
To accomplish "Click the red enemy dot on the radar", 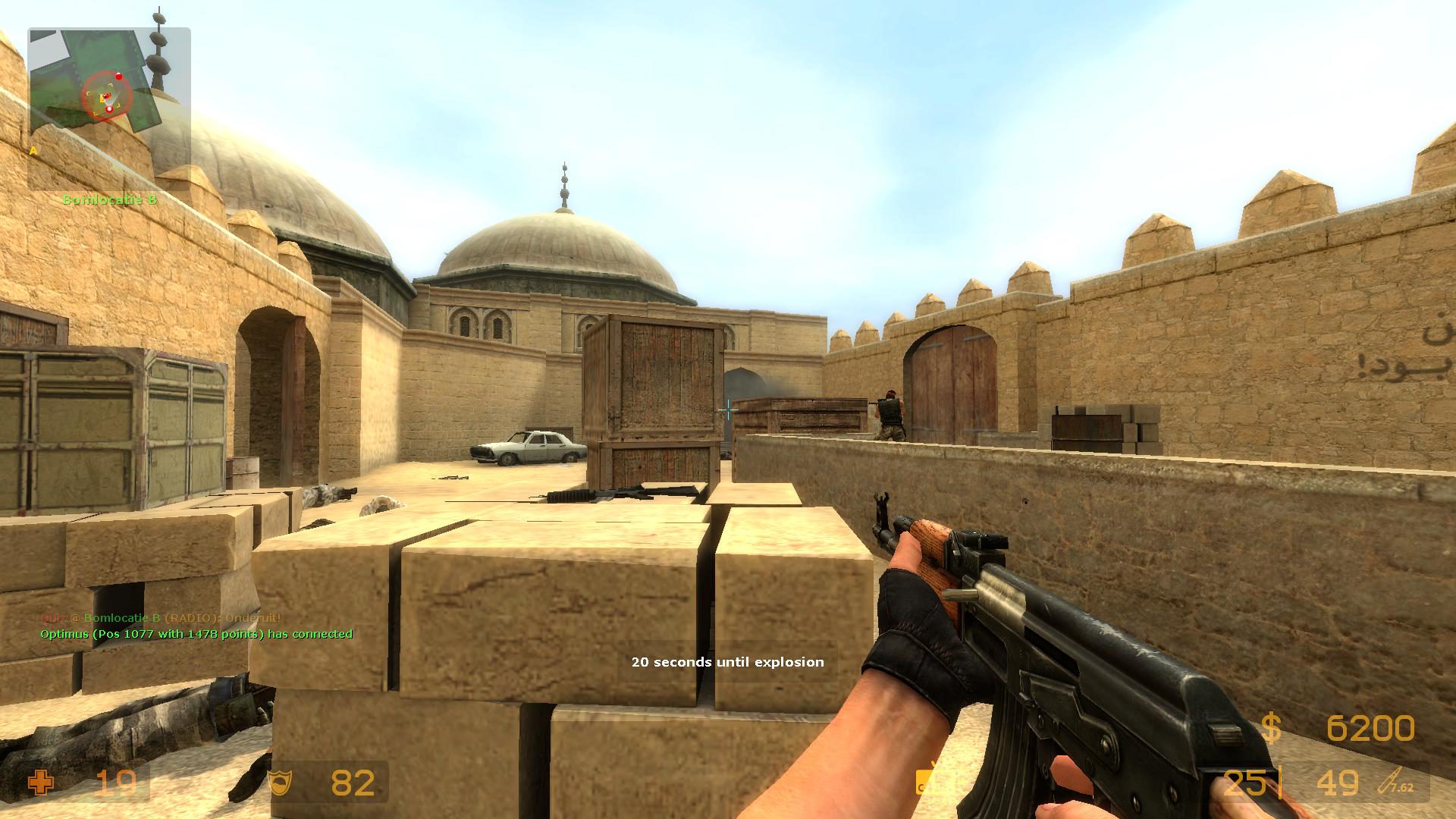I will 119,77.
